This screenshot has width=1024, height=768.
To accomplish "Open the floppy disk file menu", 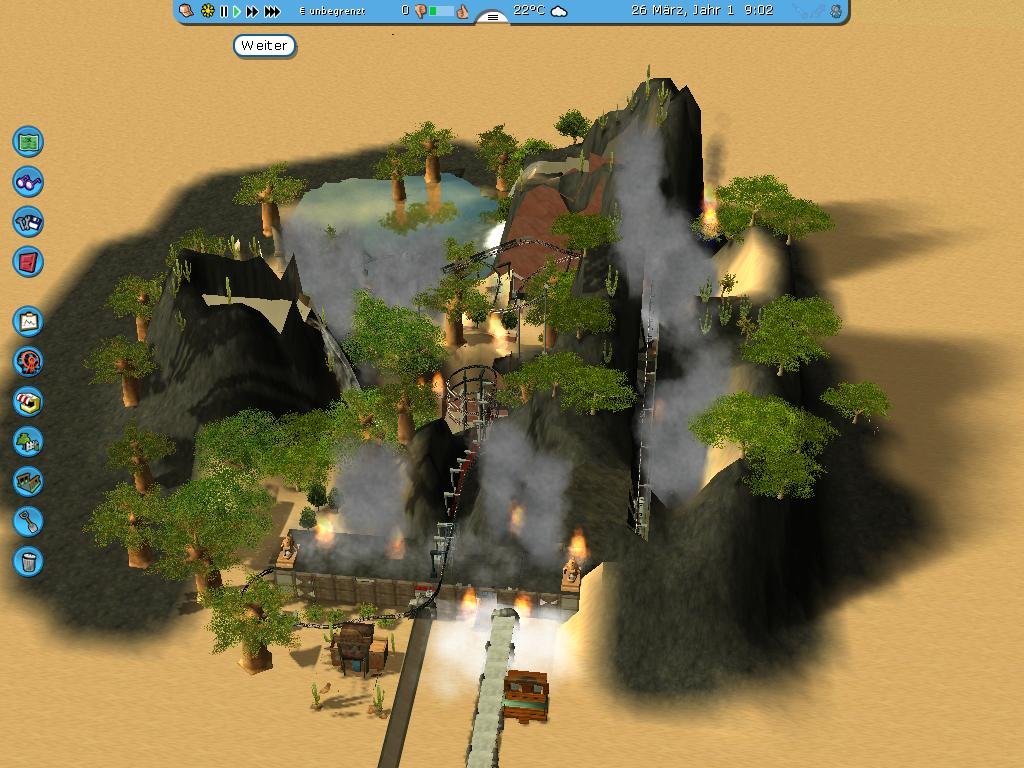I will click(x=28, y=222).
